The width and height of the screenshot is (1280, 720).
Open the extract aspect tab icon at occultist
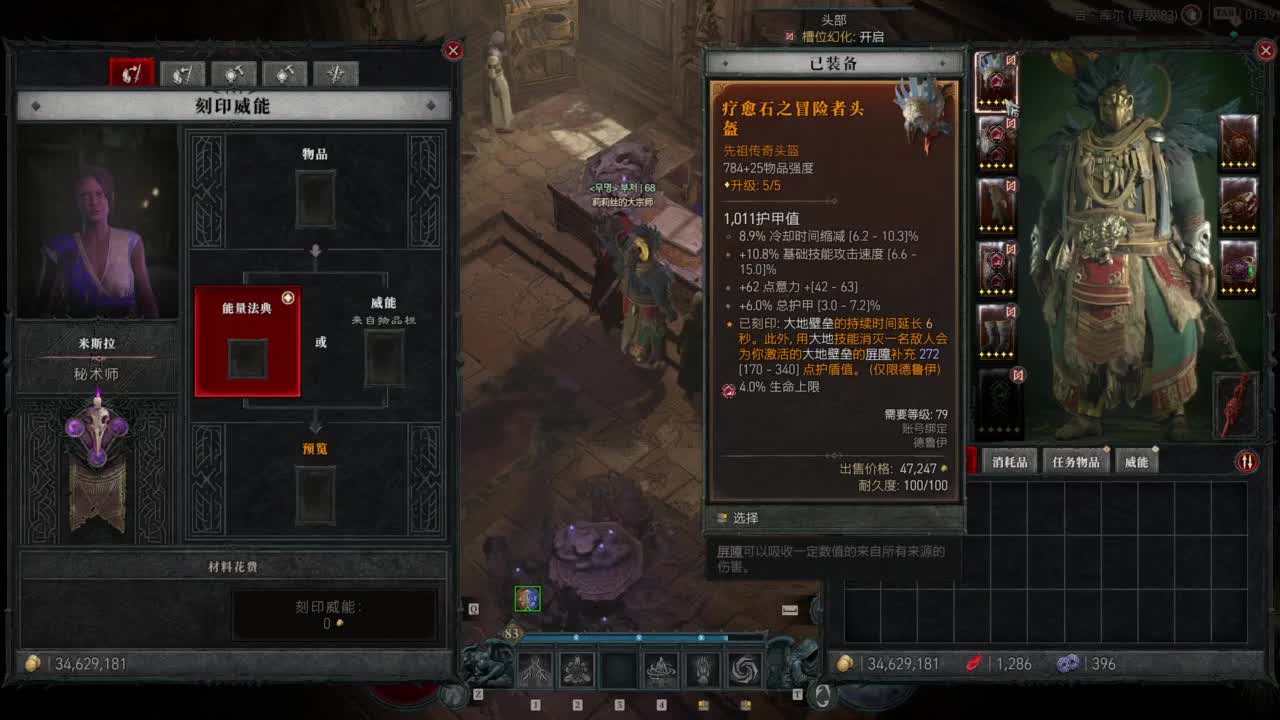click(x=182, y=74)
